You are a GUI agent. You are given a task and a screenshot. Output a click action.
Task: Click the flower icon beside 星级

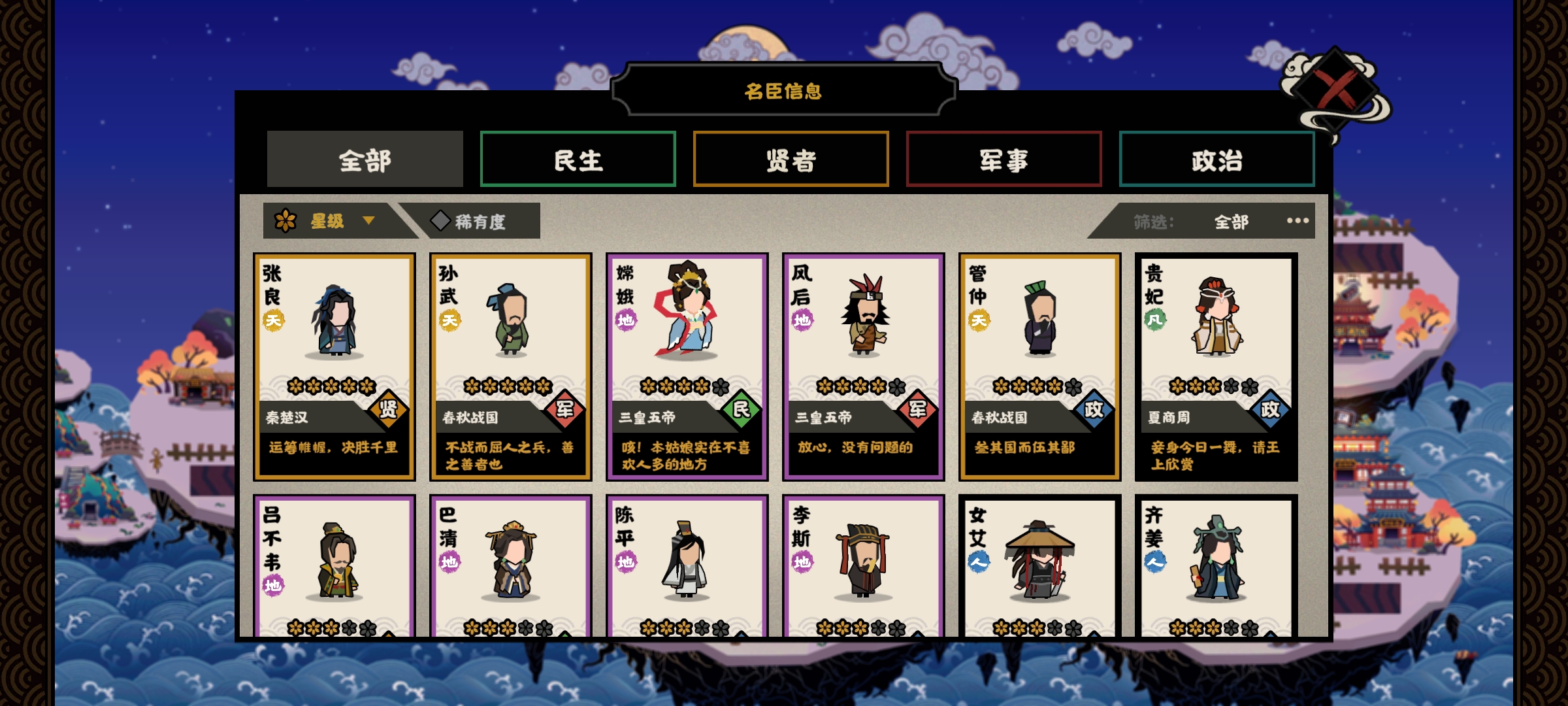tap(286, 221)
